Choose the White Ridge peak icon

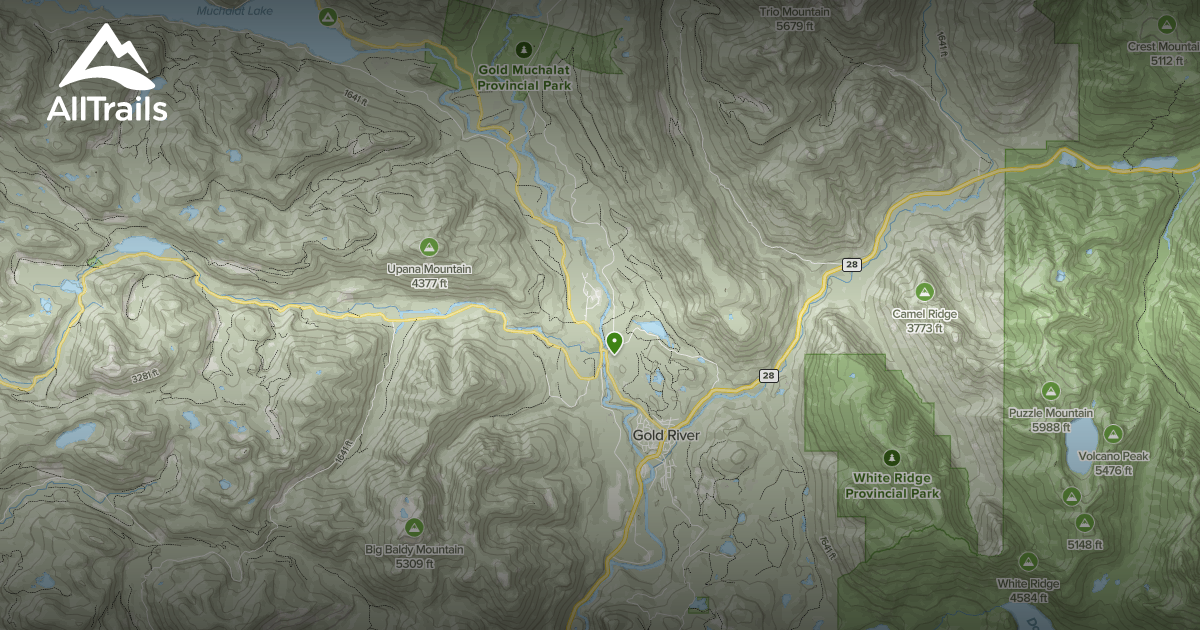pos(1027,562)
